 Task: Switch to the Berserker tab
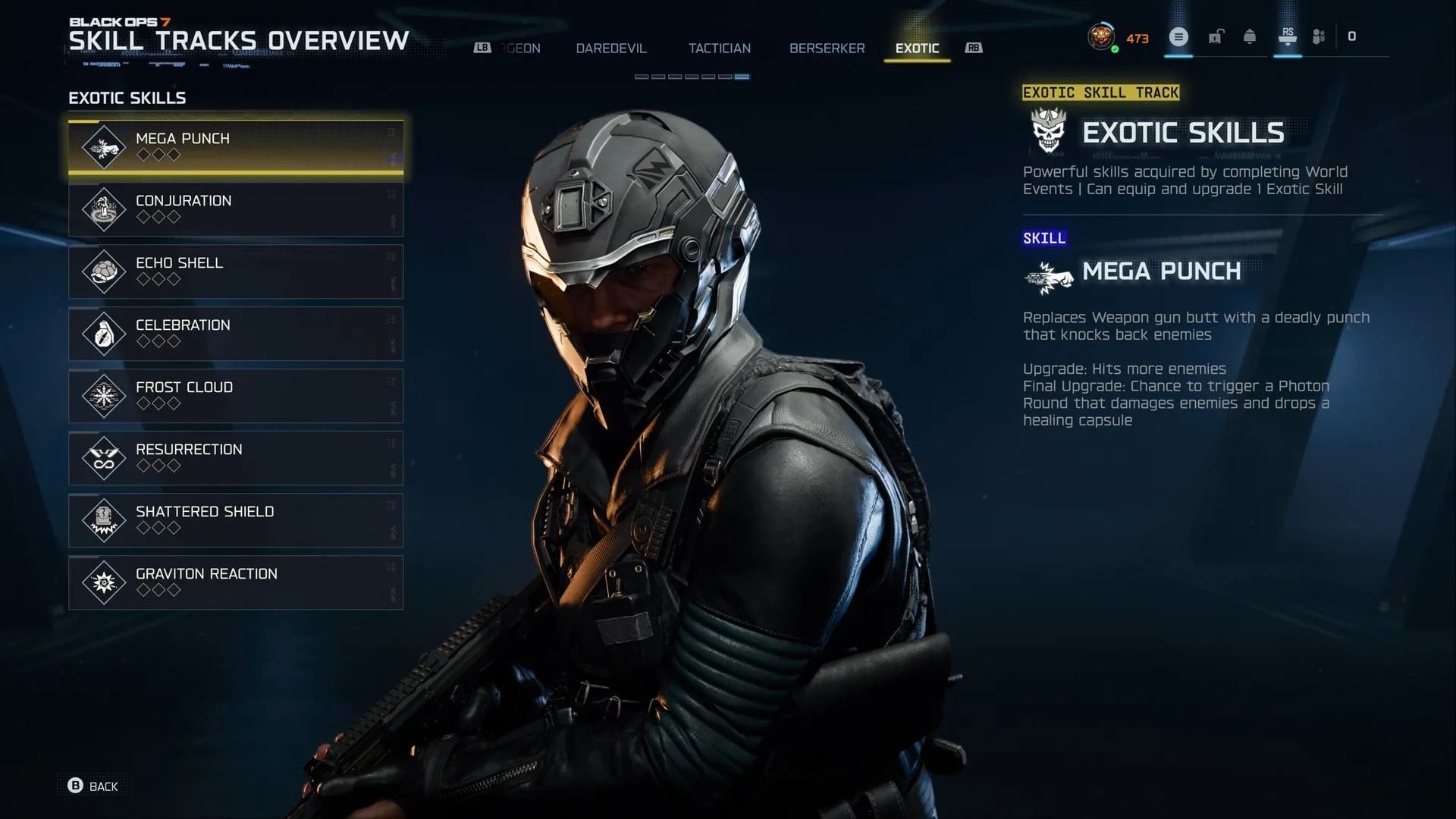(x=827, y=48)
